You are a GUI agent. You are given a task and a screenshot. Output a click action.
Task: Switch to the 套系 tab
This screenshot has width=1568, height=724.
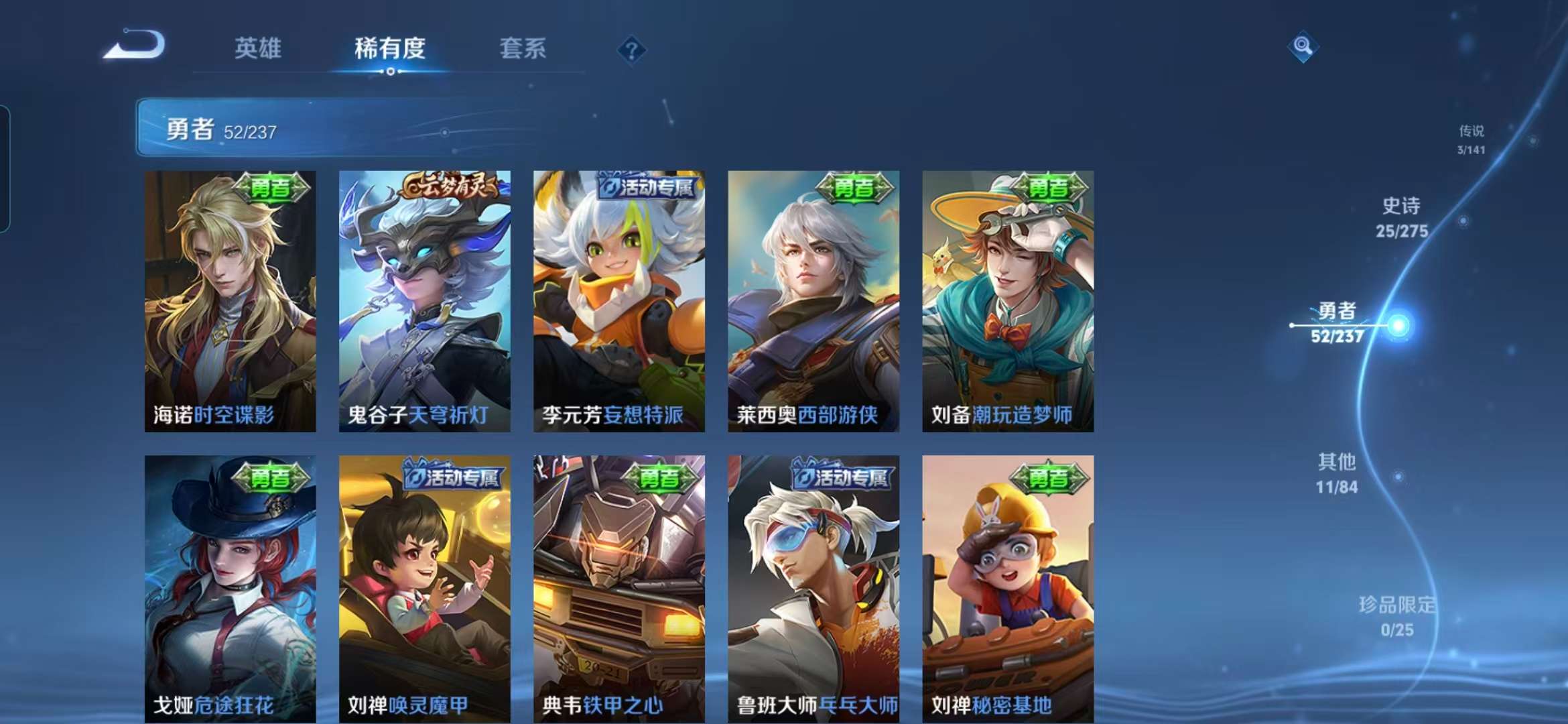[522, 48]
